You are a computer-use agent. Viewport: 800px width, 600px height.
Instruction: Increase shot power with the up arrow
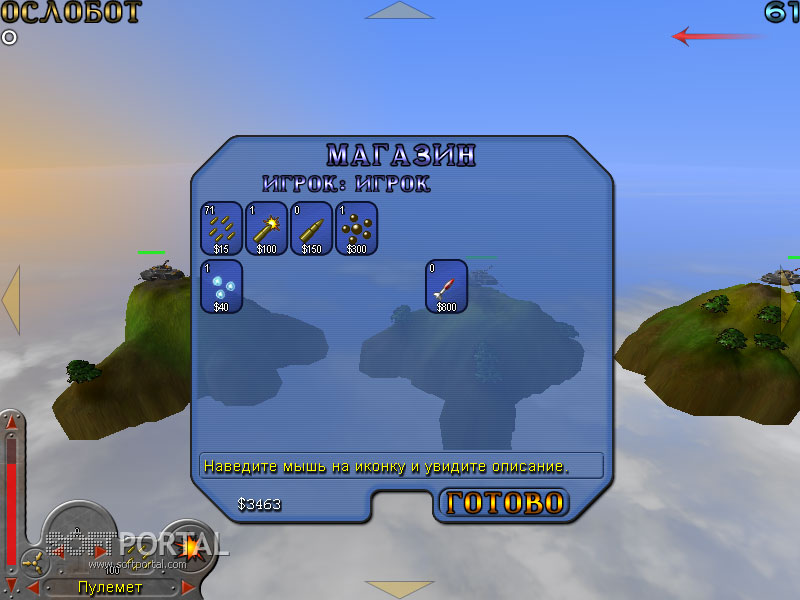point(11,421)
